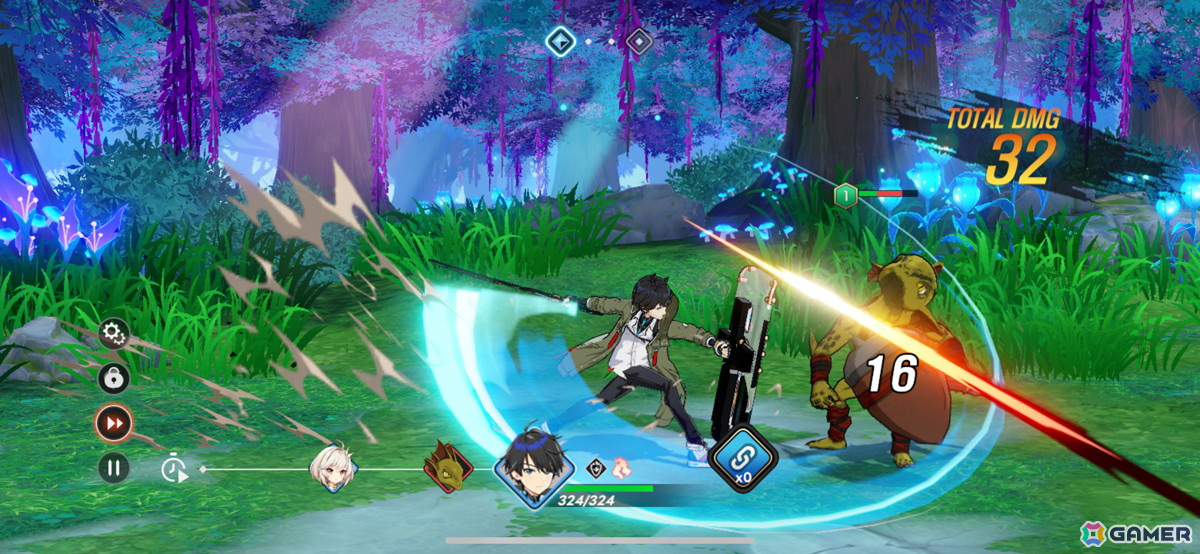Screen dimensions: 1200x554
Task: Open the gear settings button
Action: pos(113,332)
